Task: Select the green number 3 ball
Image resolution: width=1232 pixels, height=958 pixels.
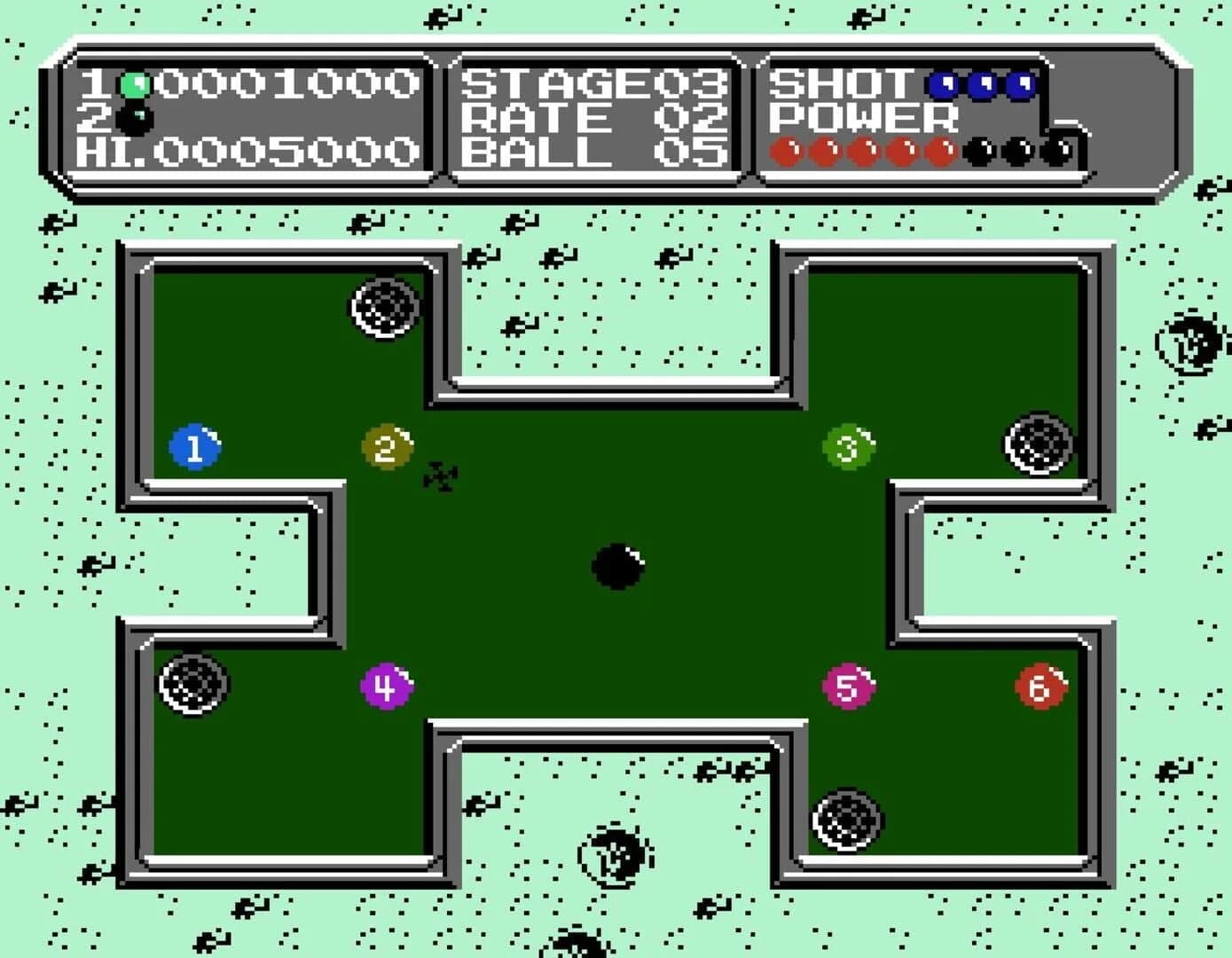Action: coord(847,445)
